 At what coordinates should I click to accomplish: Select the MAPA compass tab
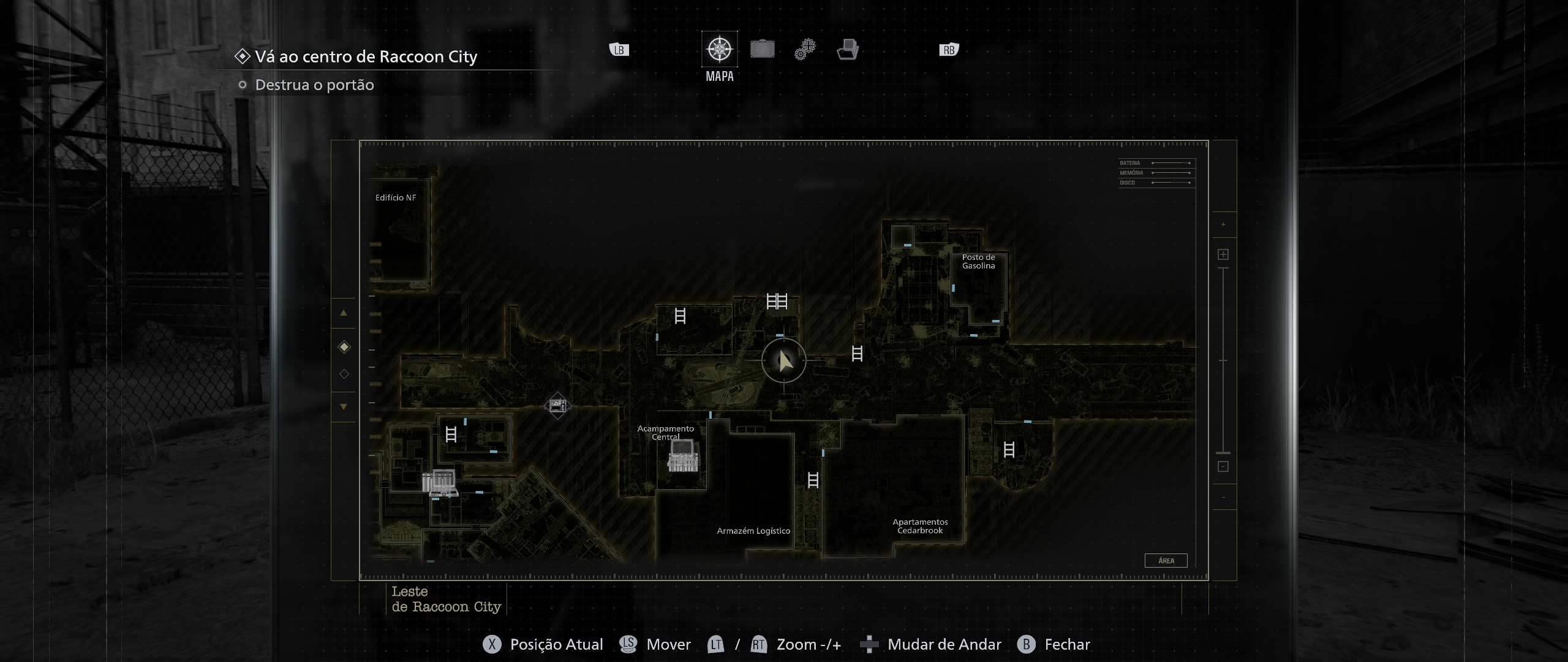719,49
